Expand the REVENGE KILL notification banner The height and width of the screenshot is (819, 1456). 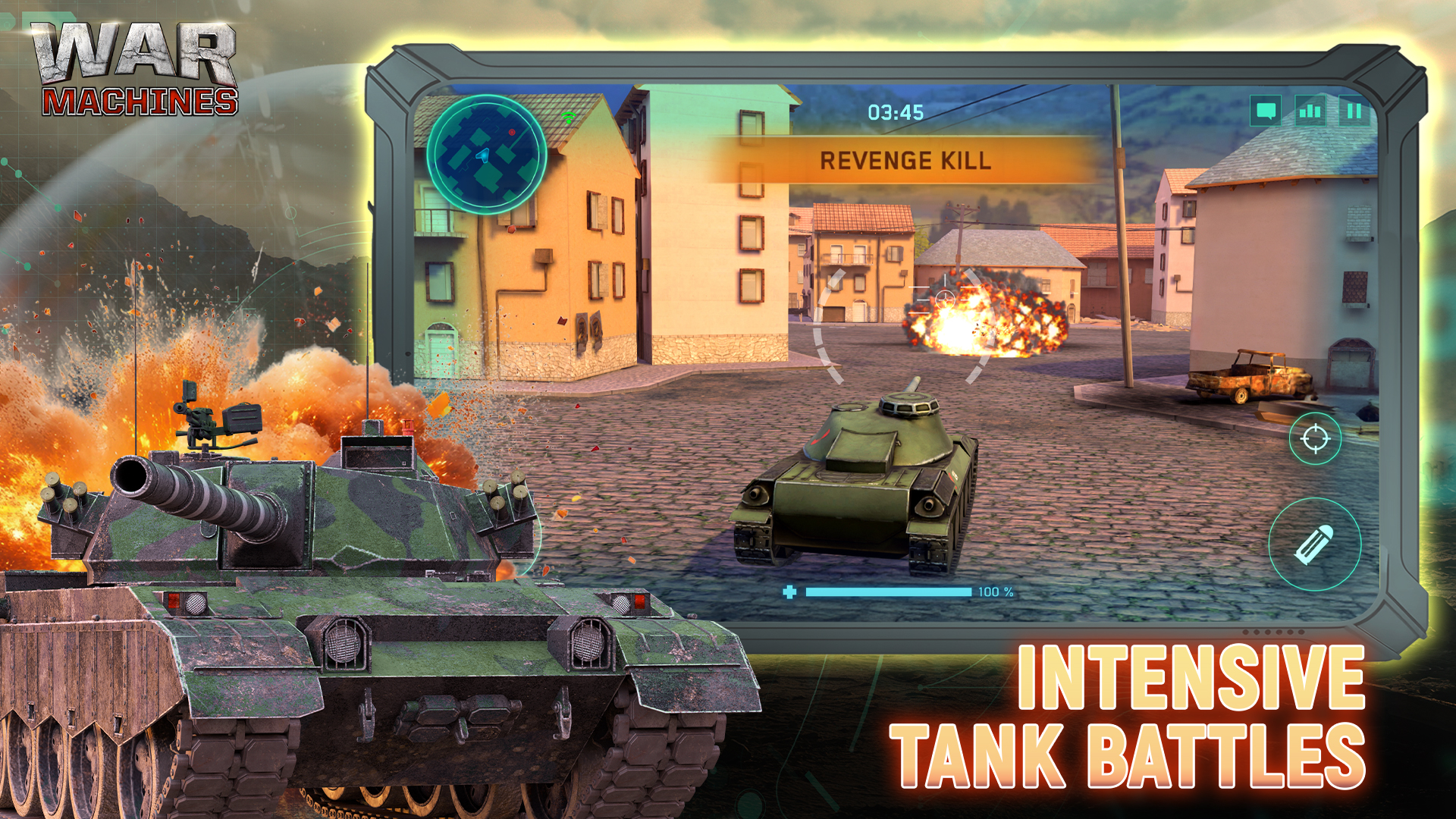(907, 160)
